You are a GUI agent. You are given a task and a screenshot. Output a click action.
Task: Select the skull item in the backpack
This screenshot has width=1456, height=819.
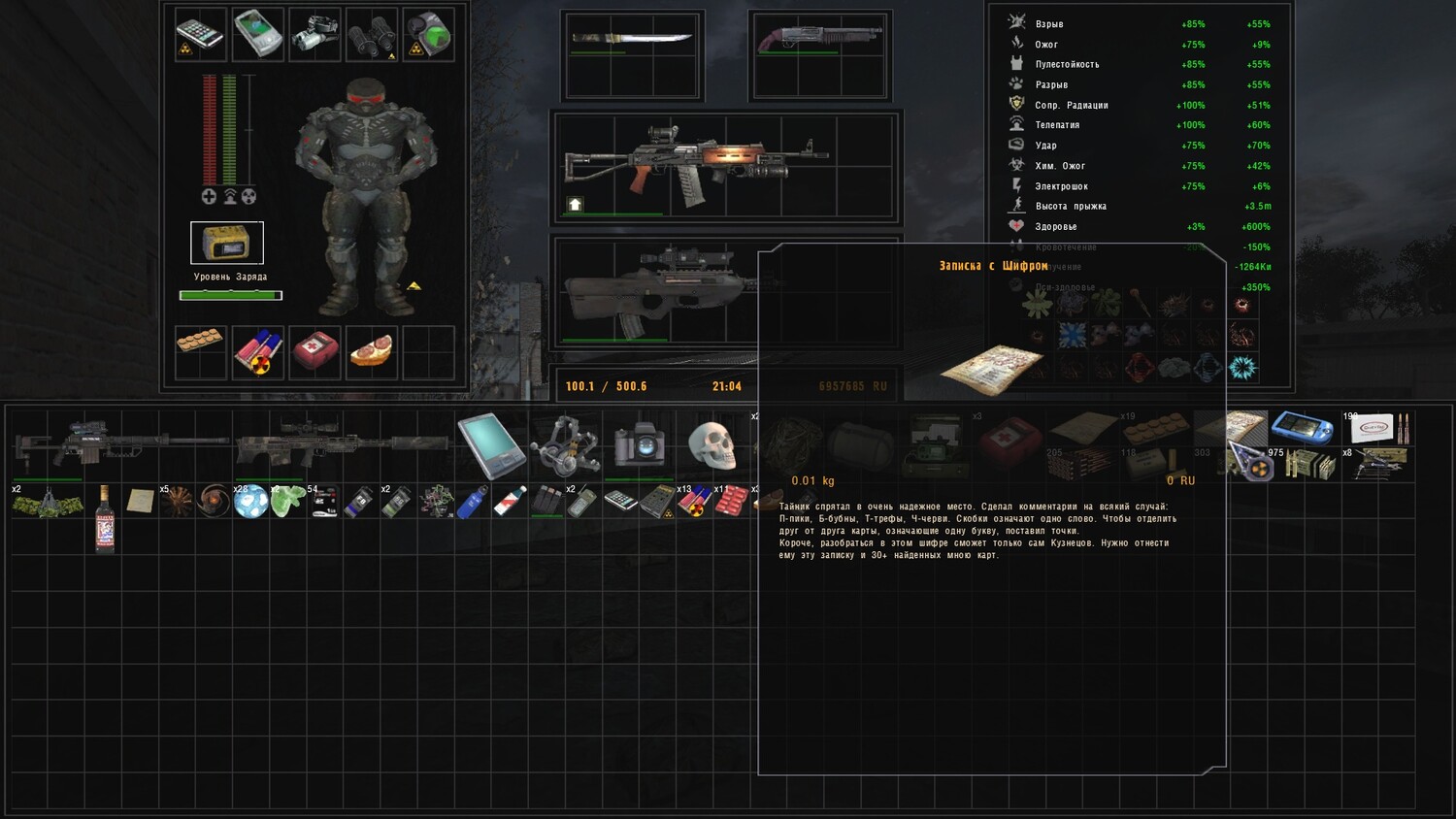coord(712,444)
